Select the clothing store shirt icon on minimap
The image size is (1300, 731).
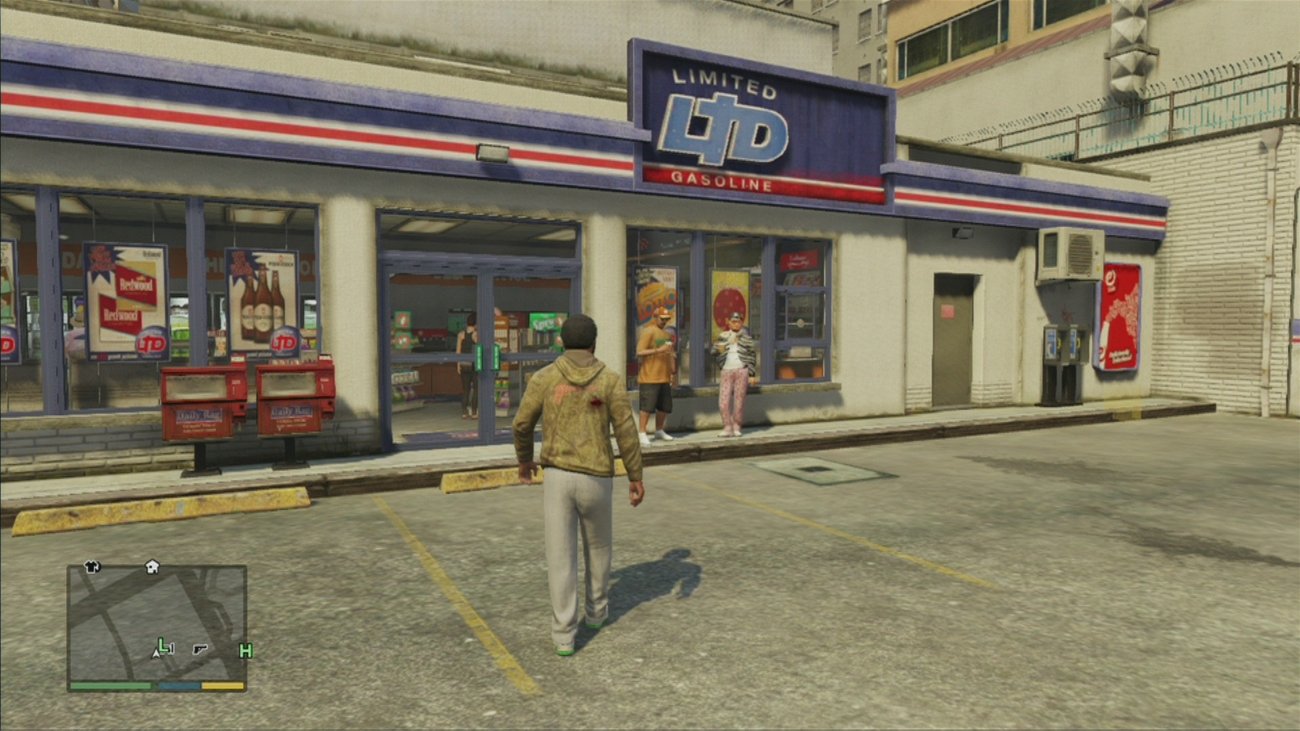coord(92,567)
